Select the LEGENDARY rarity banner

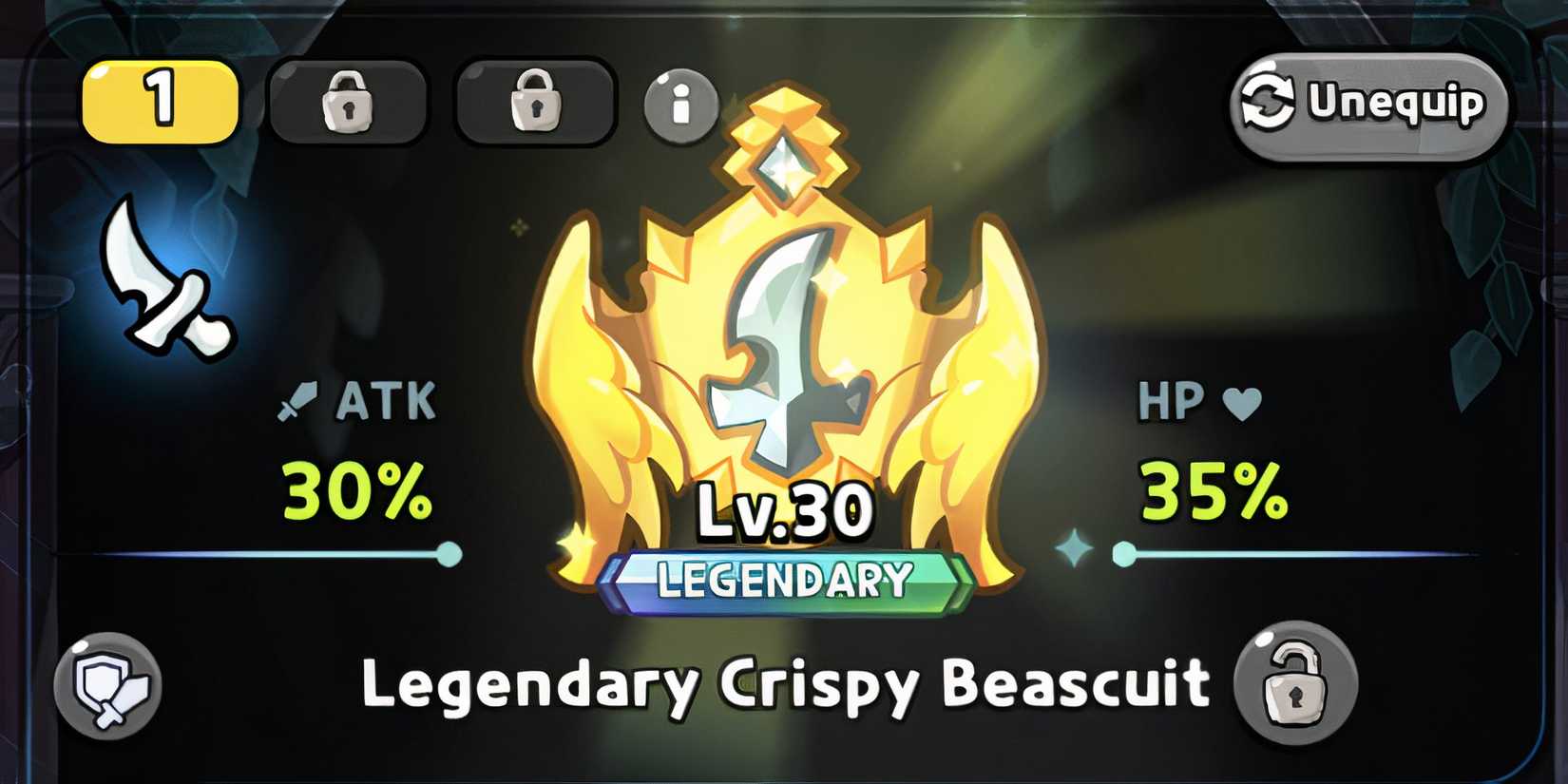point(781,575)
